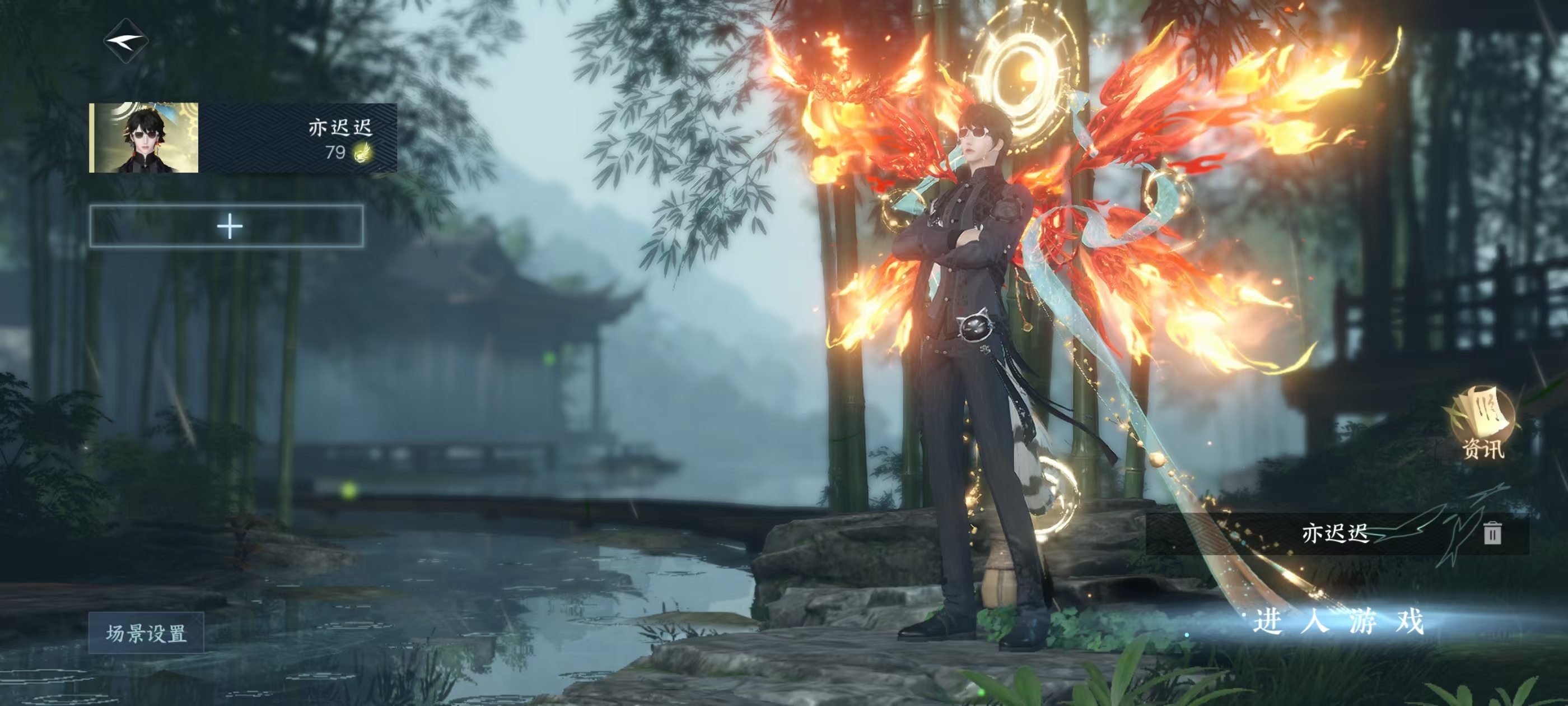Open 场景设置 scene settings
The image size is (1568, 706).
point(146,633)
